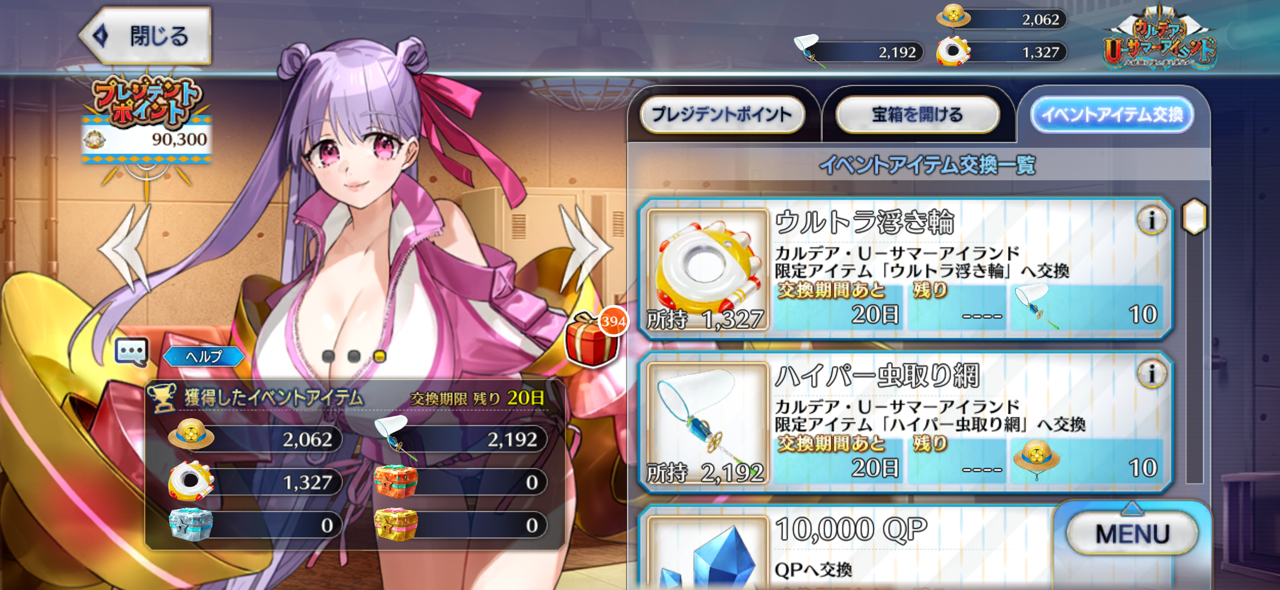The height and width of the screenshot is (590, 1280).
Task: Show previous character with left arrow
Action: (127, 247)
